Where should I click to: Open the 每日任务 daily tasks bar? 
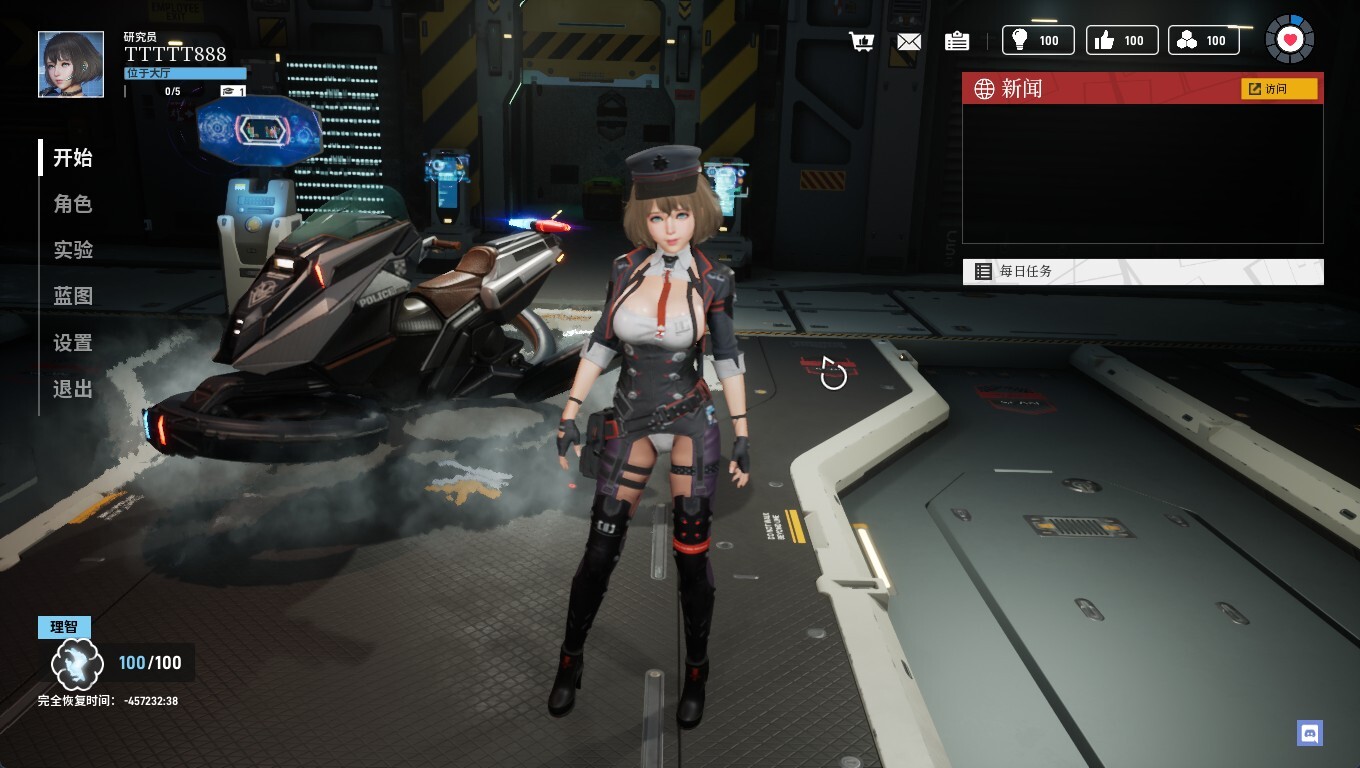[x=1142, y=271]
